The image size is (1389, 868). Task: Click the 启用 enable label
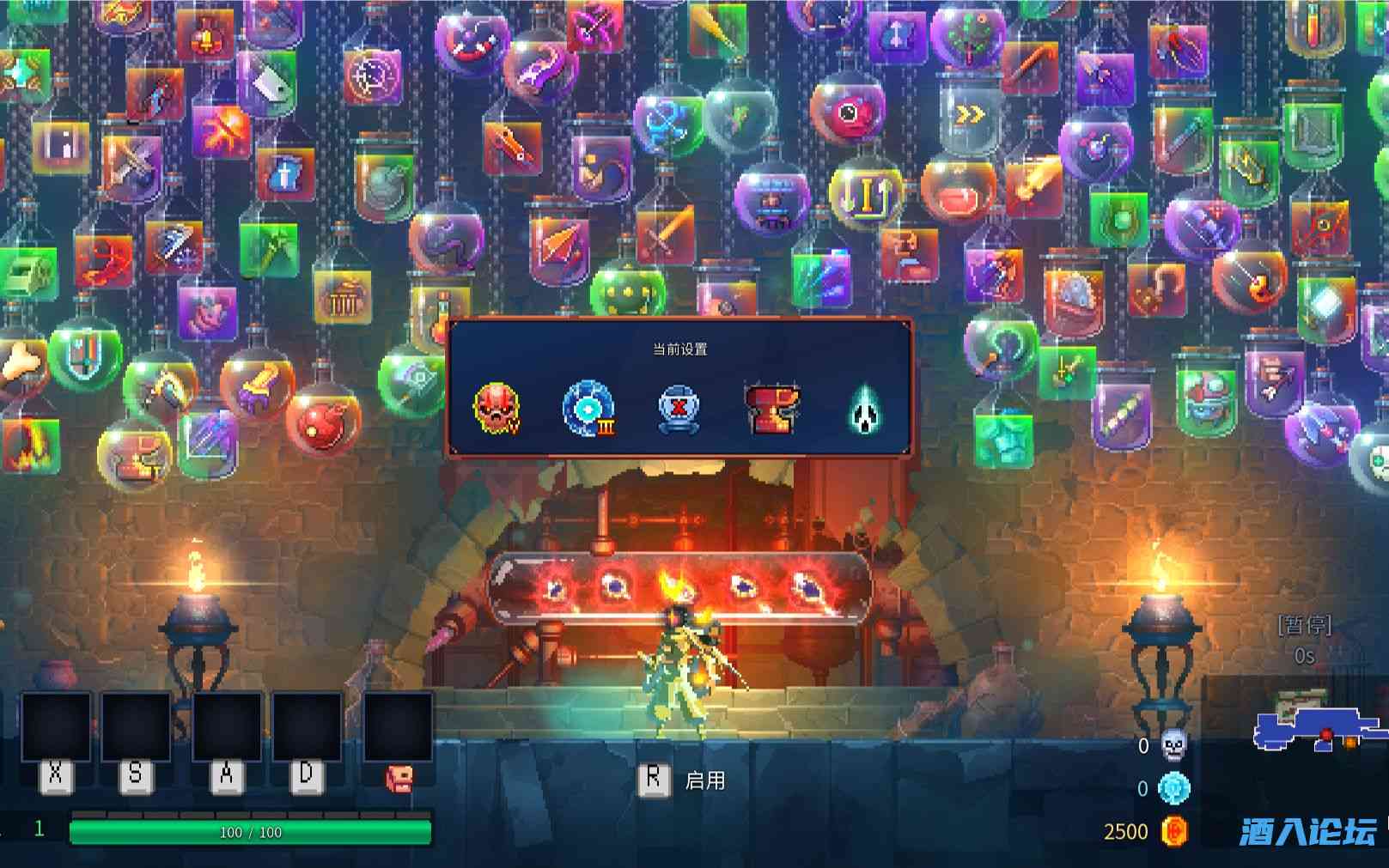click(x=704, y=780)
